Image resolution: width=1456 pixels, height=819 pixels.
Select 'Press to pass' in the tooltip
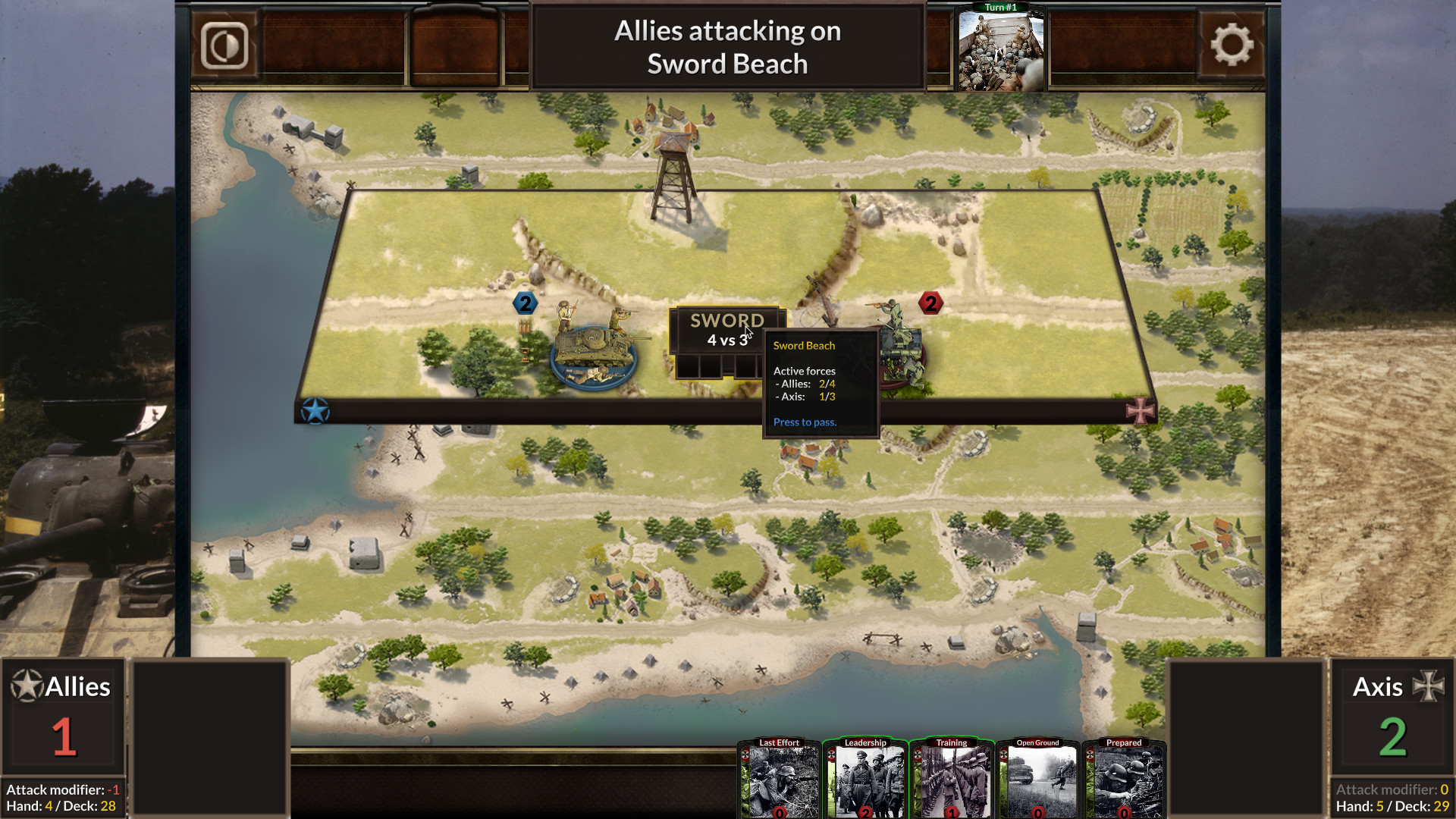(x=804, y=422)
